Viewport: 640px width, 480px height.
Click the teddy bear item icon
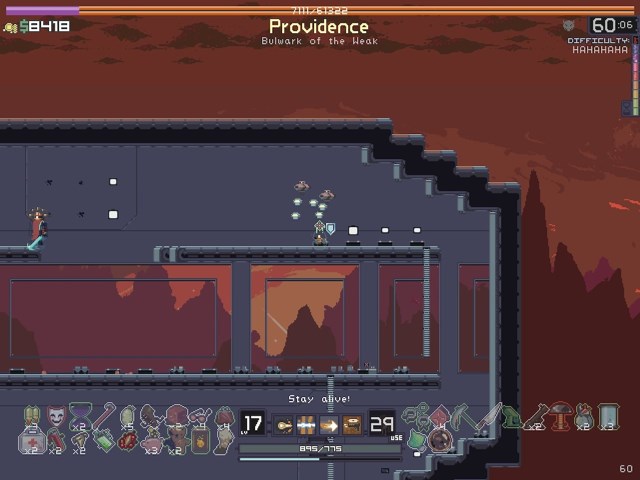point(175,438)
